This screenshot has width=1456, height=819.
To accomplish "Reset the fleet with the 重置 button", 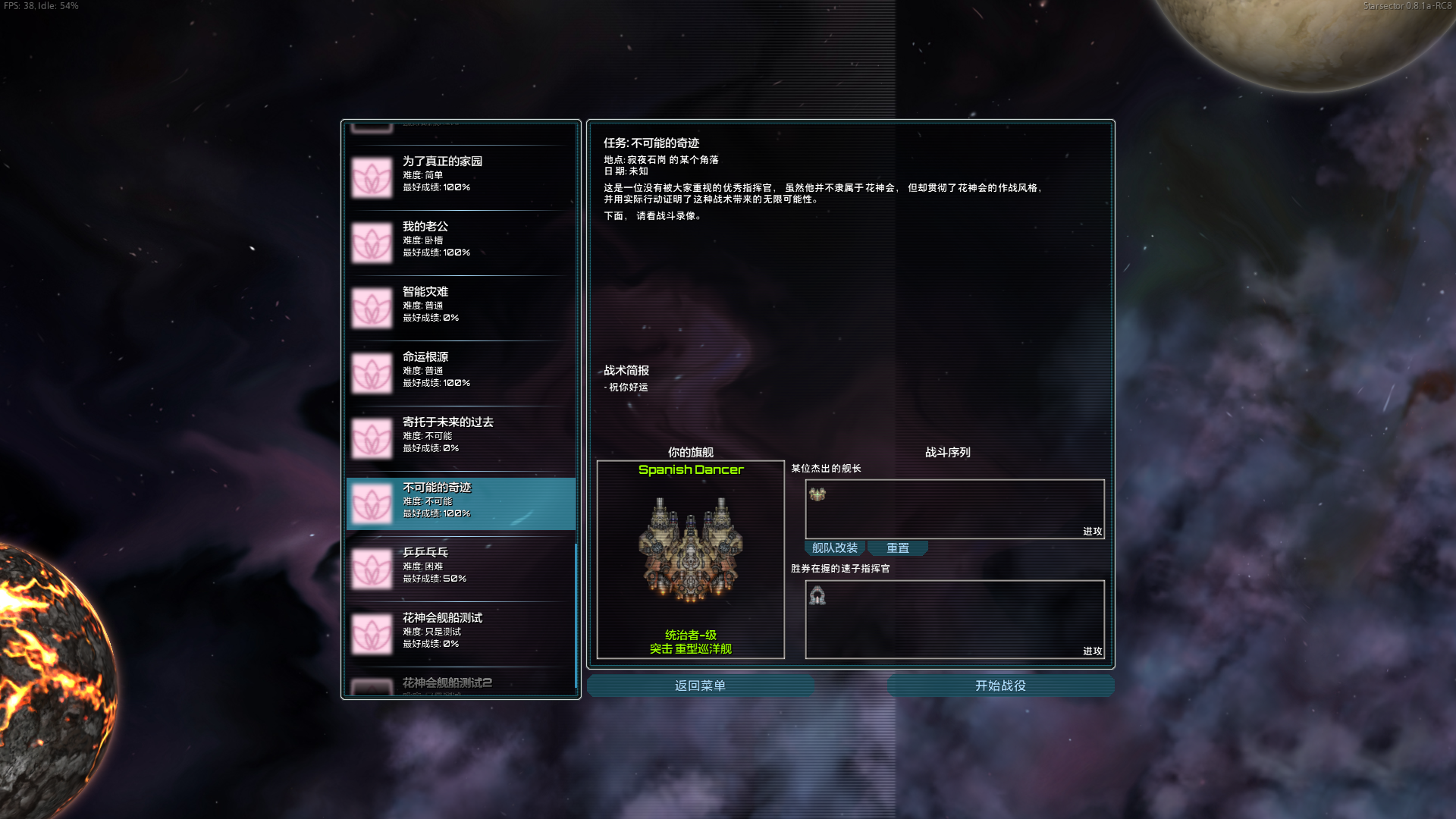I will tap(899, 548).
